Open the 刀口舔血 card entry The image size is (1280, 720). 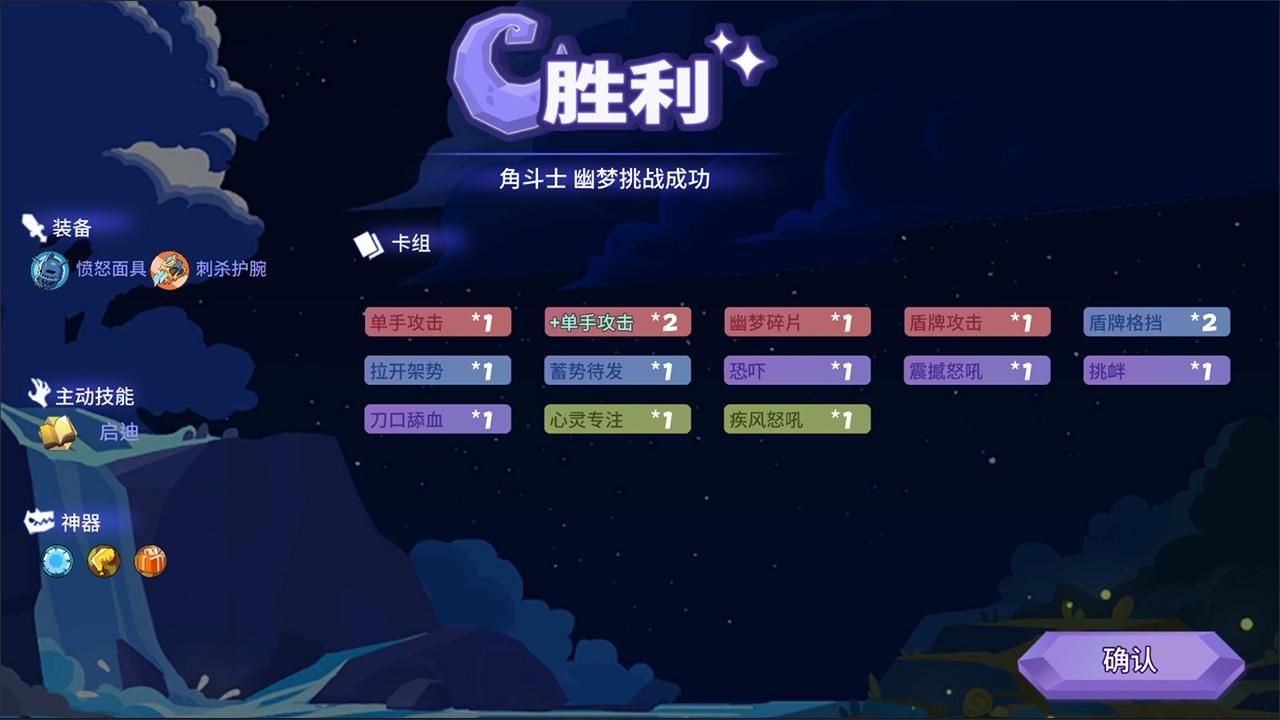pos(437,418)
